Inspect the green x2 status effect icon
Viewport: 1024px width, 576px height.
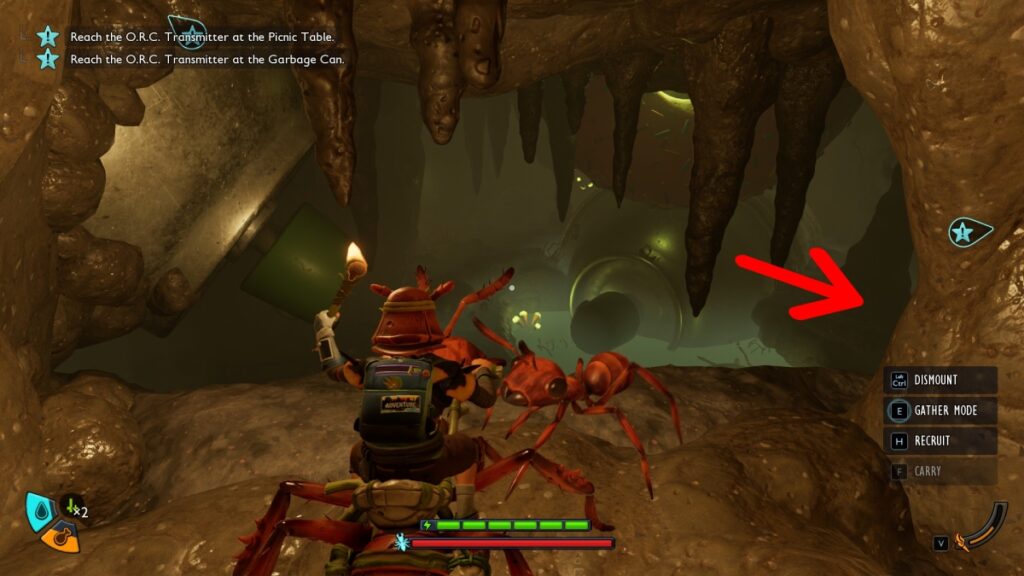pyautogui.click(x=75, y=509)
